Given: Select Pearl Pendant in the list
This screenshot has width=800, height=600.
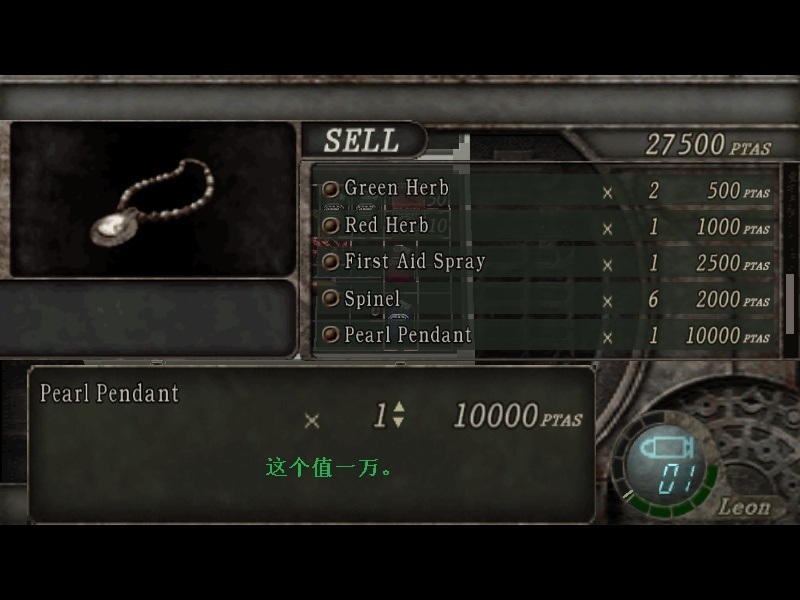Looking at the screenshot, I should 408,335.
